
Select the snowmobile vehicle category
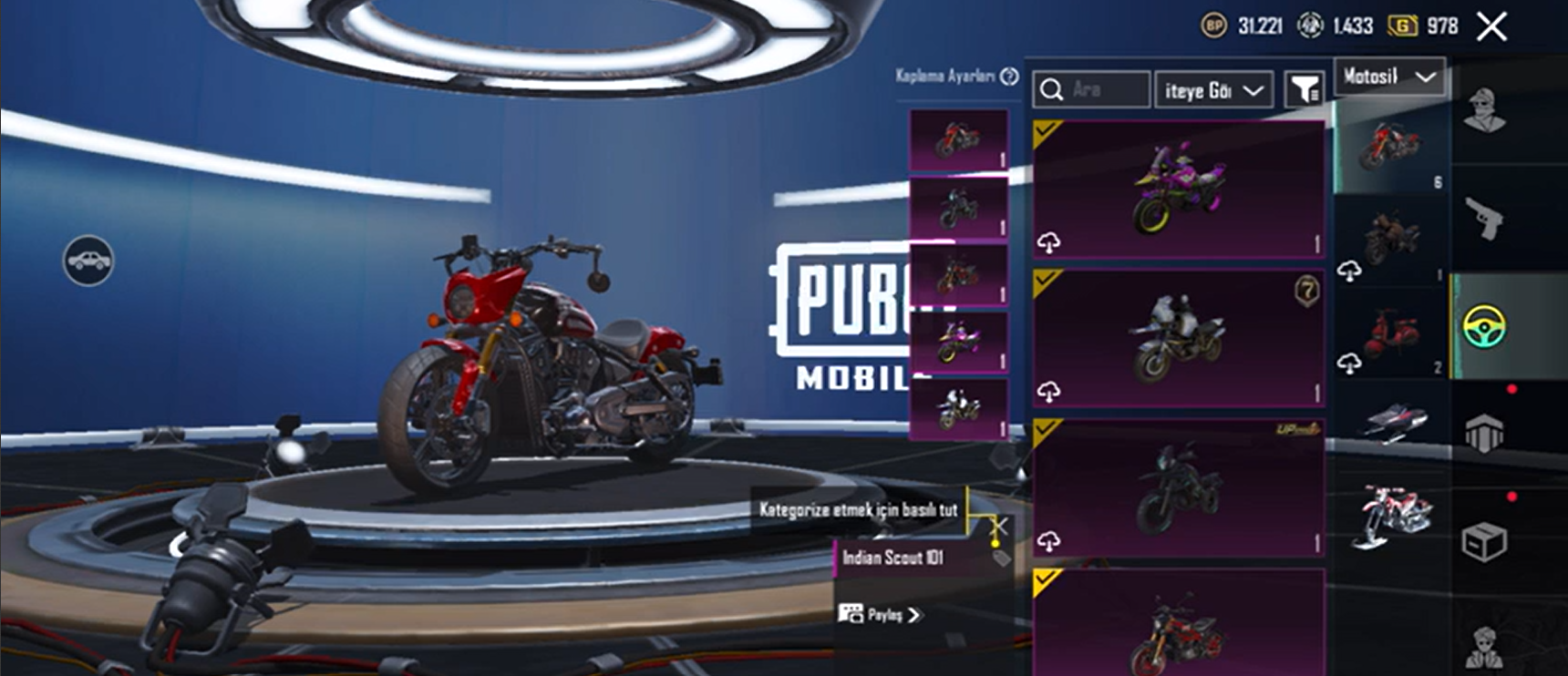[x=1392, y=423]
